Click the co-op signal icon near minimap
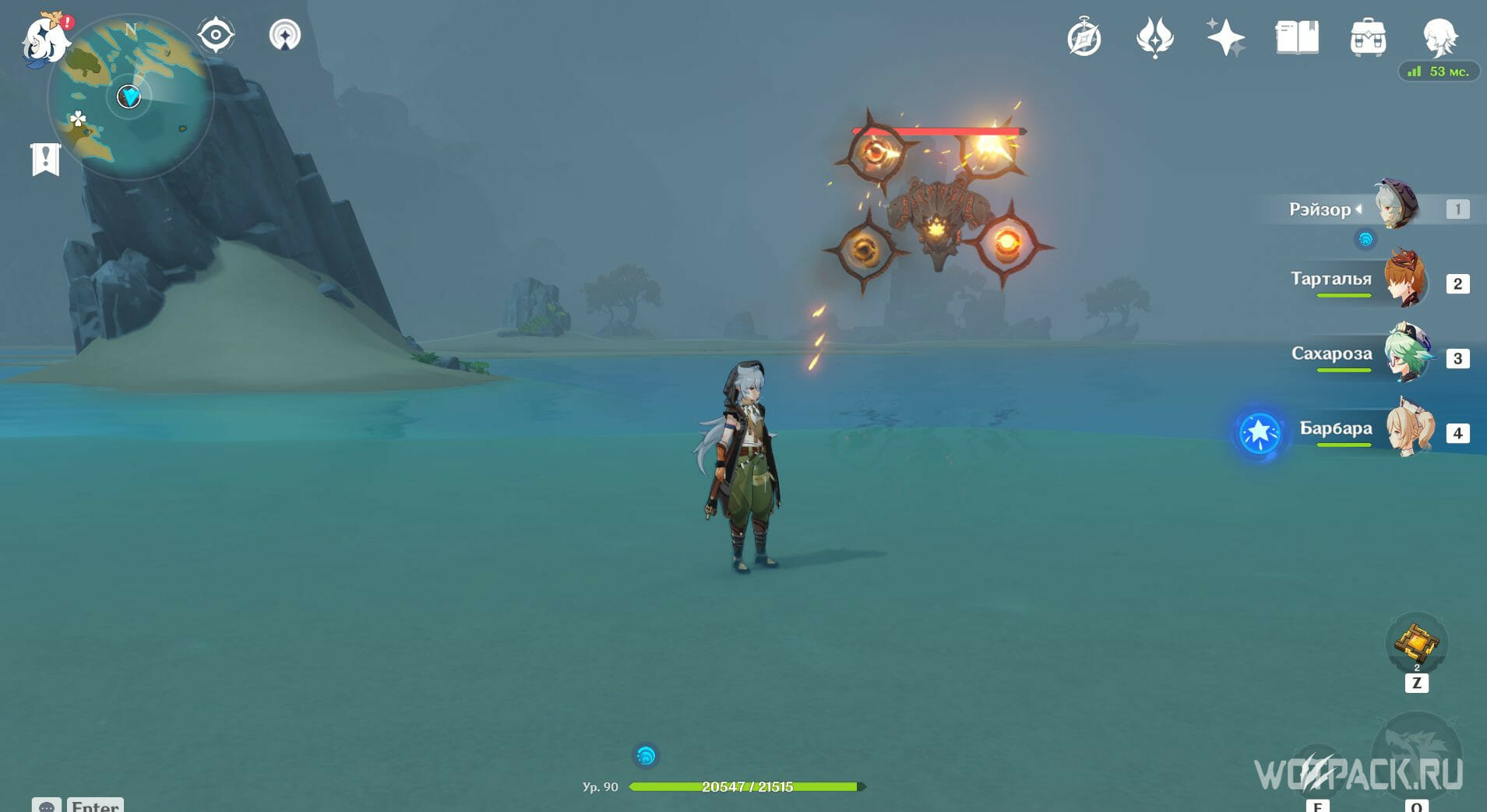Screen dimensions: 1487x812 pos(285,35)
